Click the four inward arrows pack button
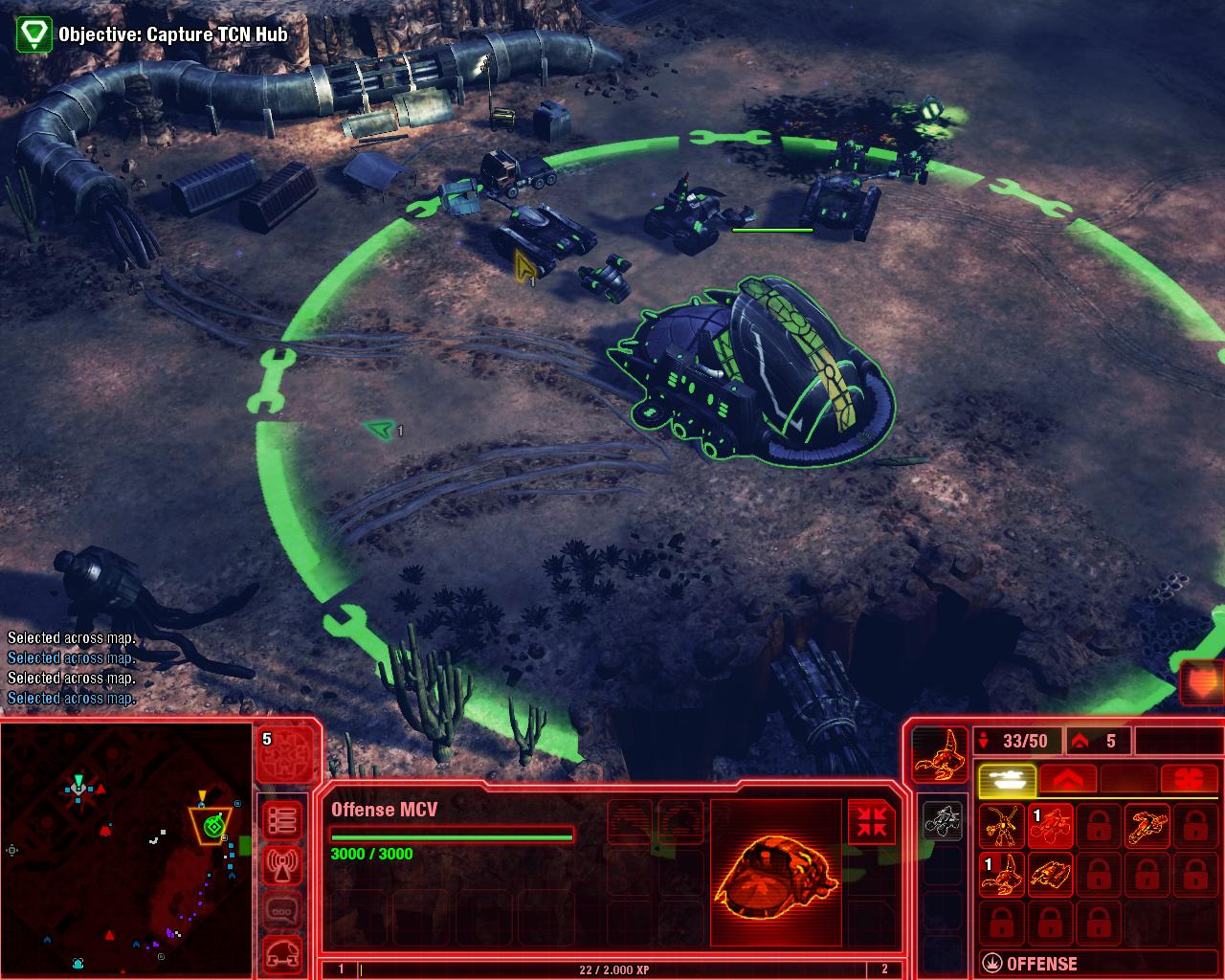 871,822
